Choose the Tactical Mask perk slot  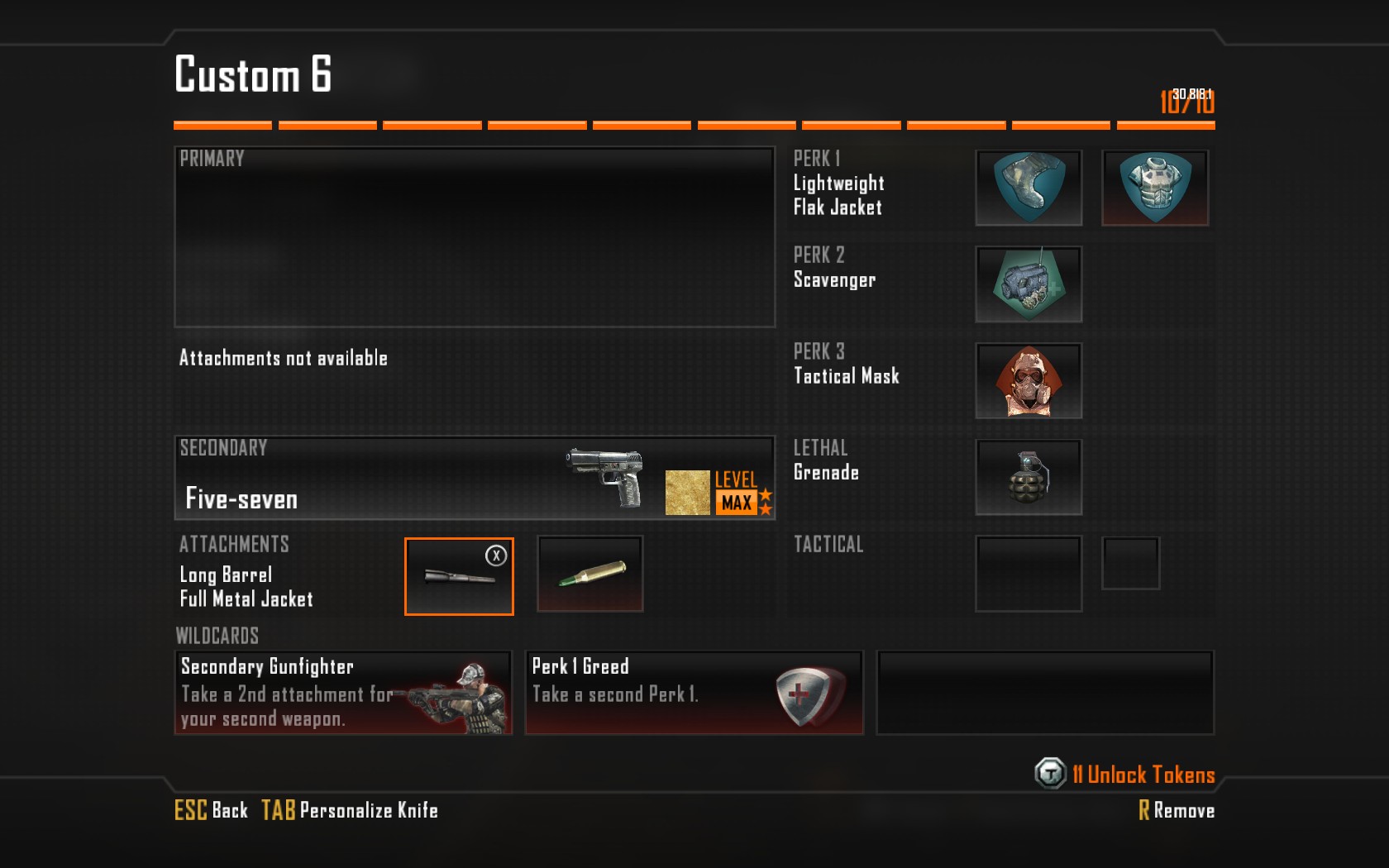click(1029, 381)
